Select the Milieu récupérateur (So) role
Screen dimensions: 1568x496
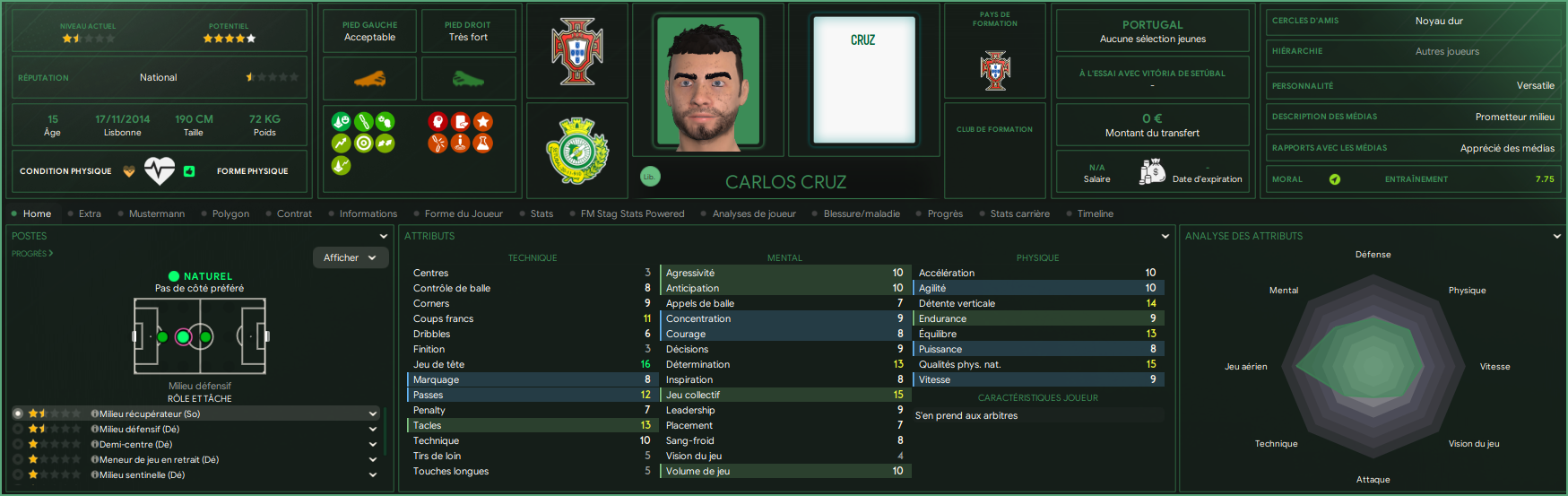coord(149,413)
